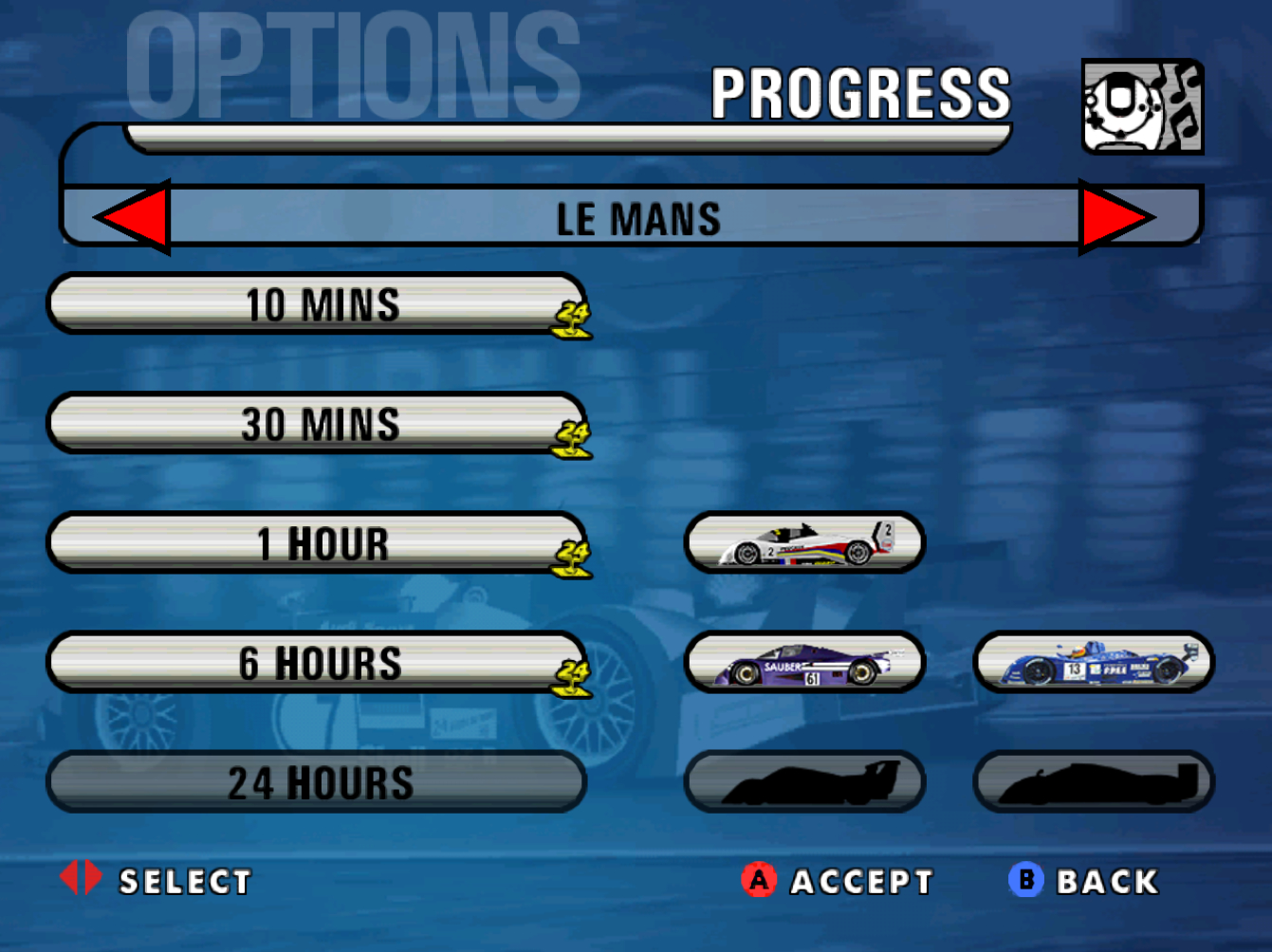Select the 10 MINS race entry

[x=317, y=304]
